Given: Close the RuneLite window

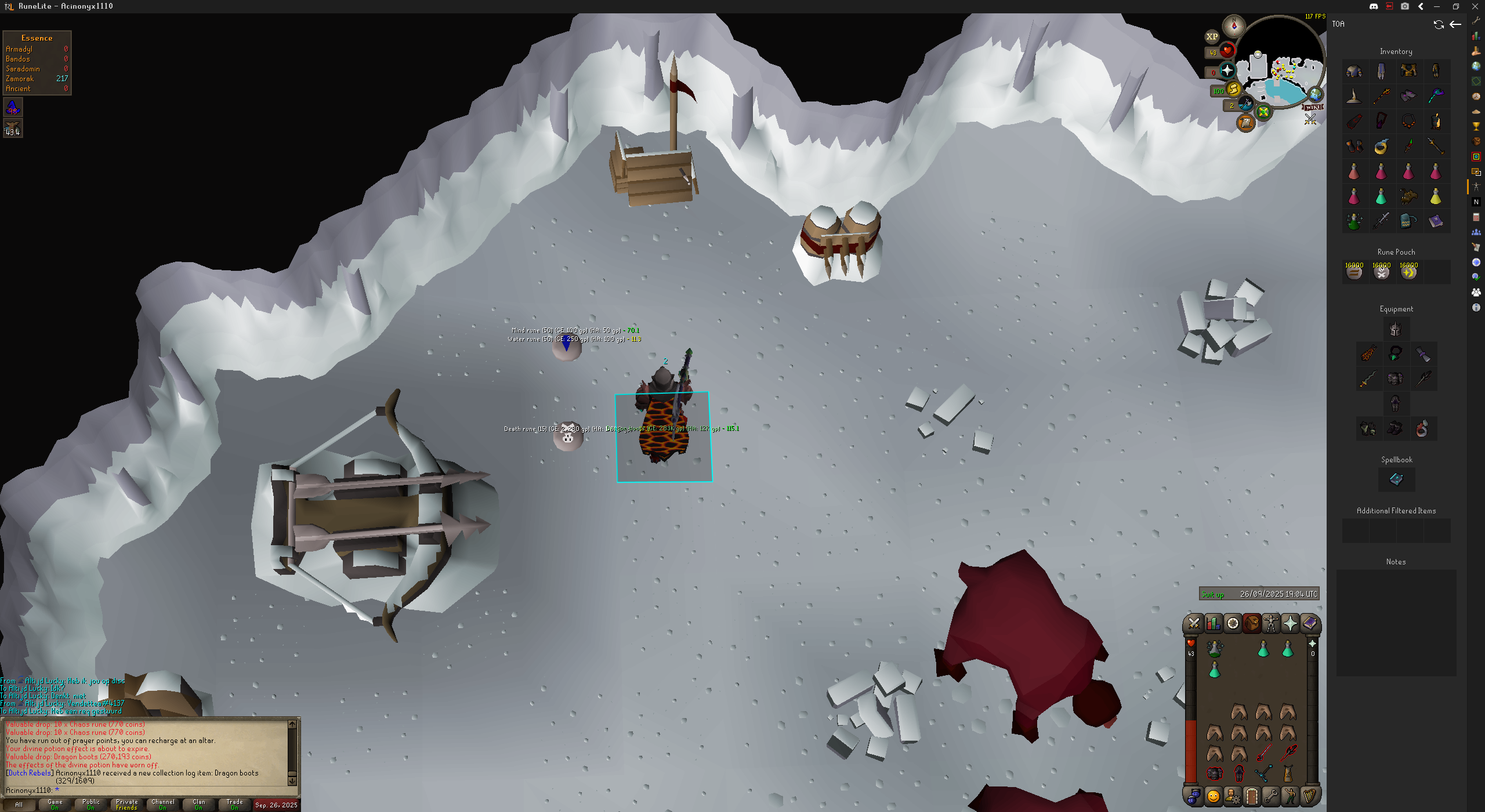Looking at the screenshot, I should [x=1475, y=6].
